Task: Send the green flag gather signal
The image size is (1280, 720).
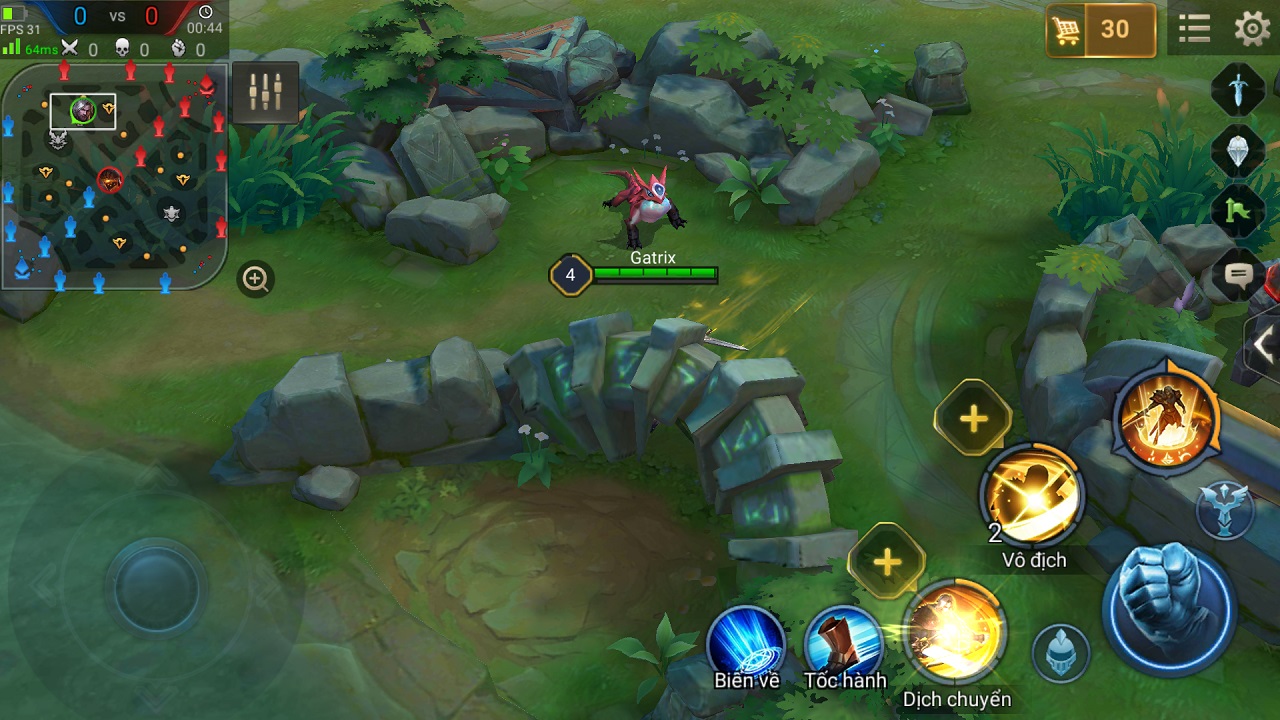Action: point(1238,211)
